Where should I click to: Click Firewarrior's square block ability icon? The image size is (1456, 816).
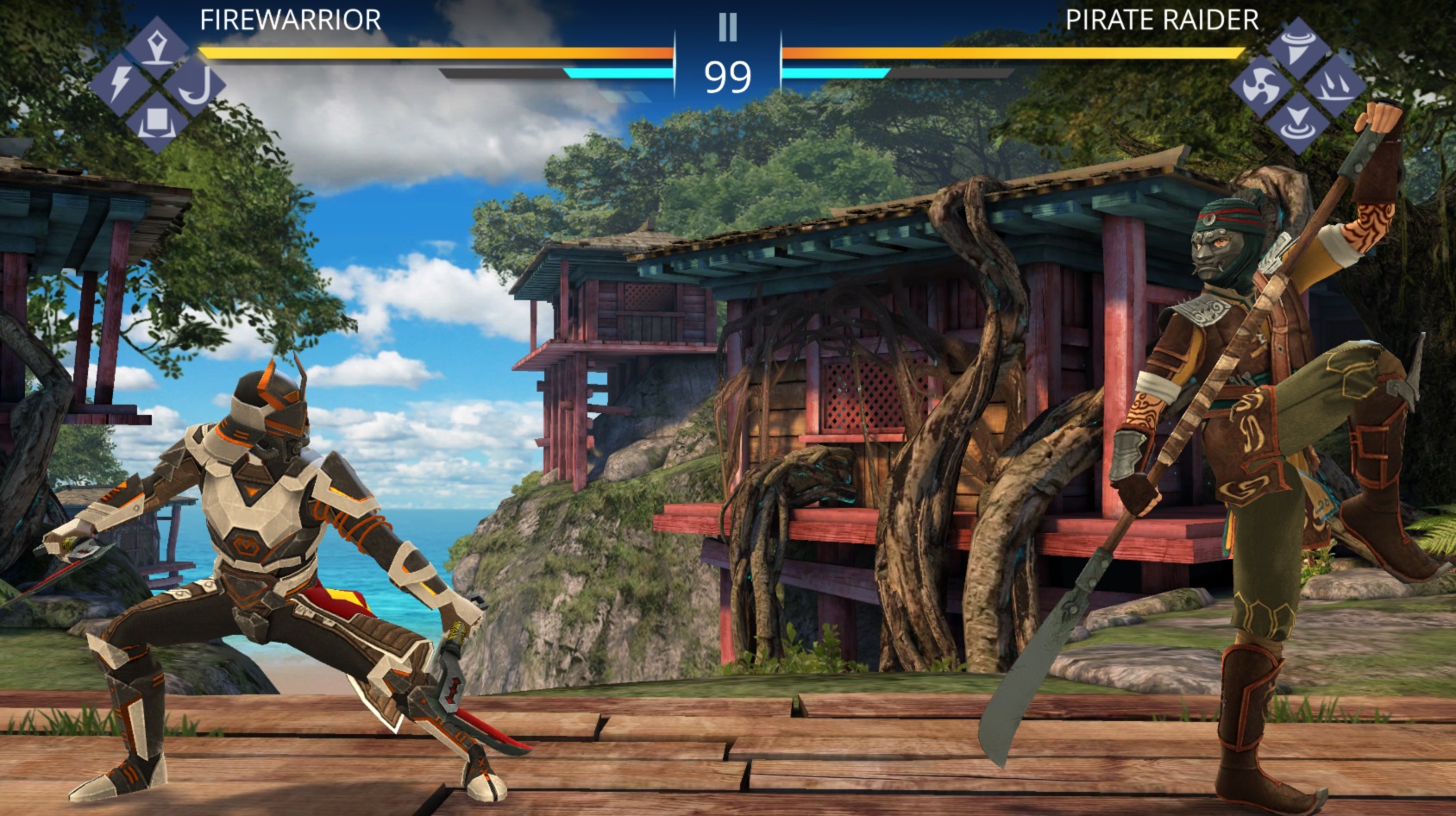point(156,122)
